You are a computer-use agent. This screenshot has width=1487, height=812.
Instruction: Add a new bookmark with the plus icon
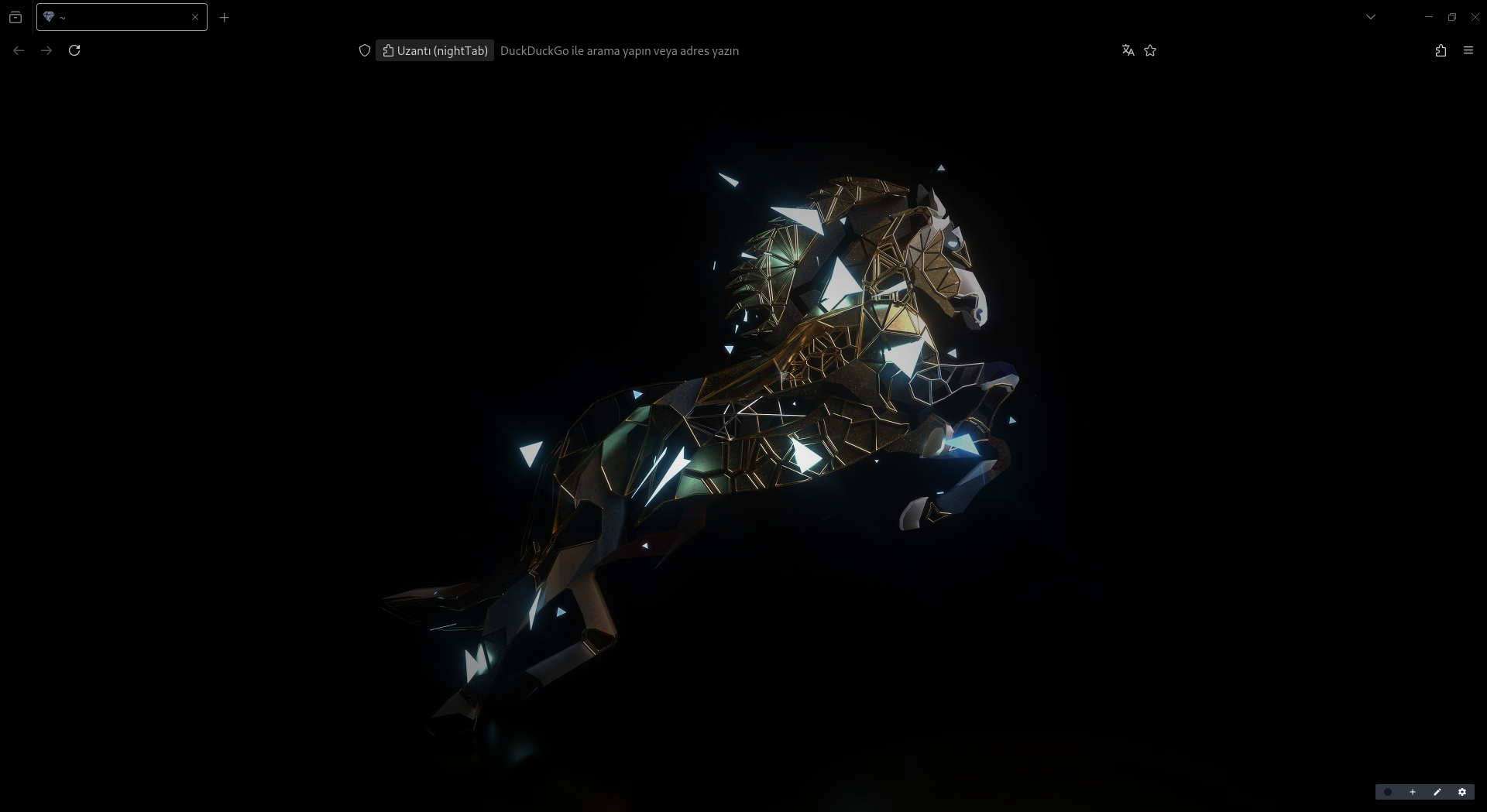pos(1413,792)
